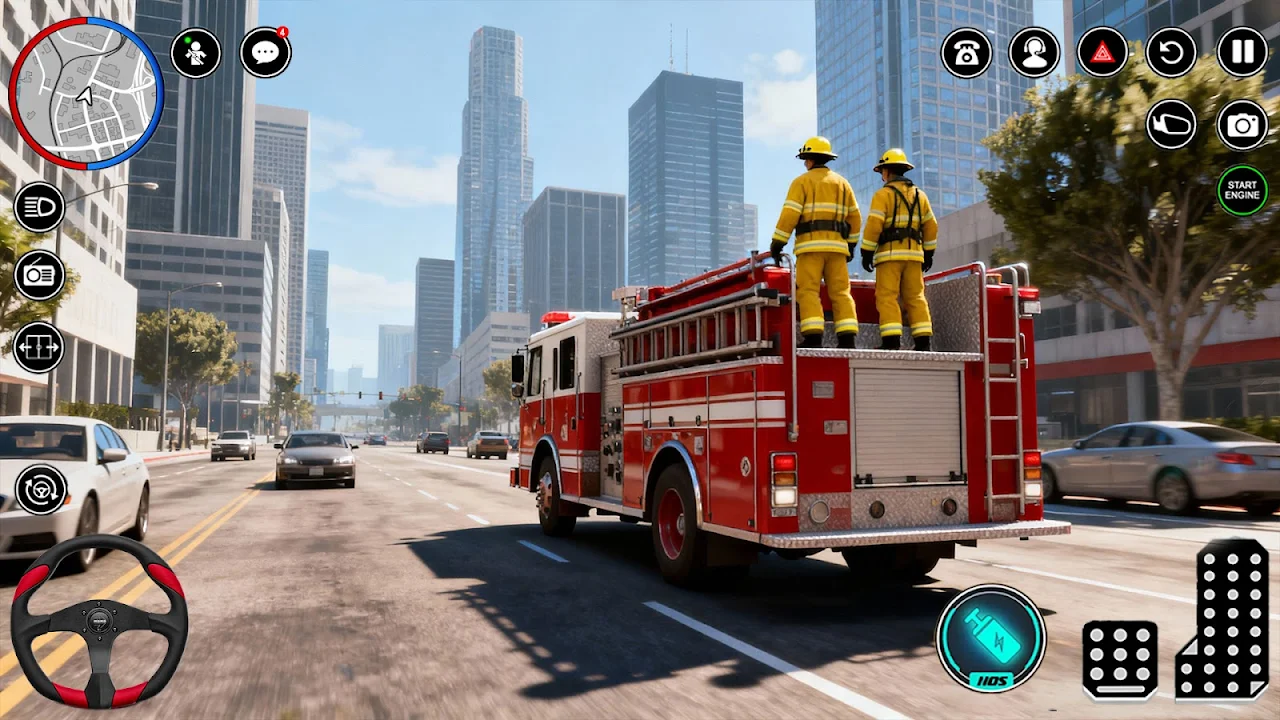Screen dimensions: 1280x720
Task: Activate the hazard warning lights
Action: point(1102,52)
